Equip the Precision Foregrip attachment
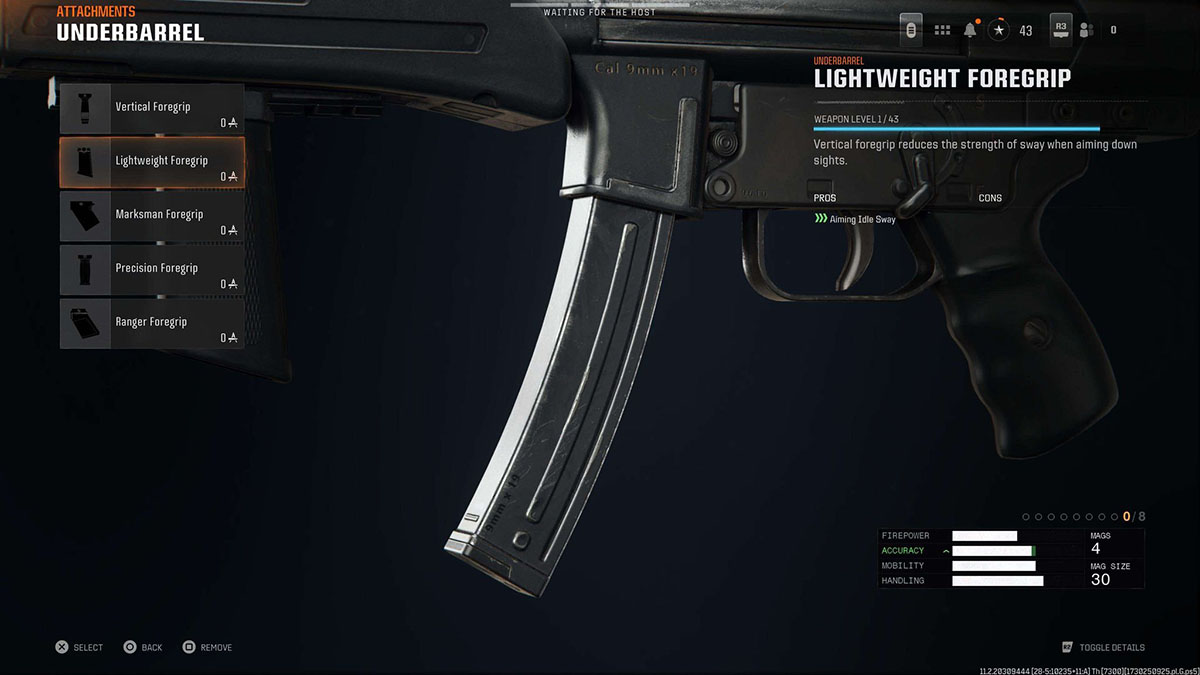1200x675 pixels. pos(152,270)
